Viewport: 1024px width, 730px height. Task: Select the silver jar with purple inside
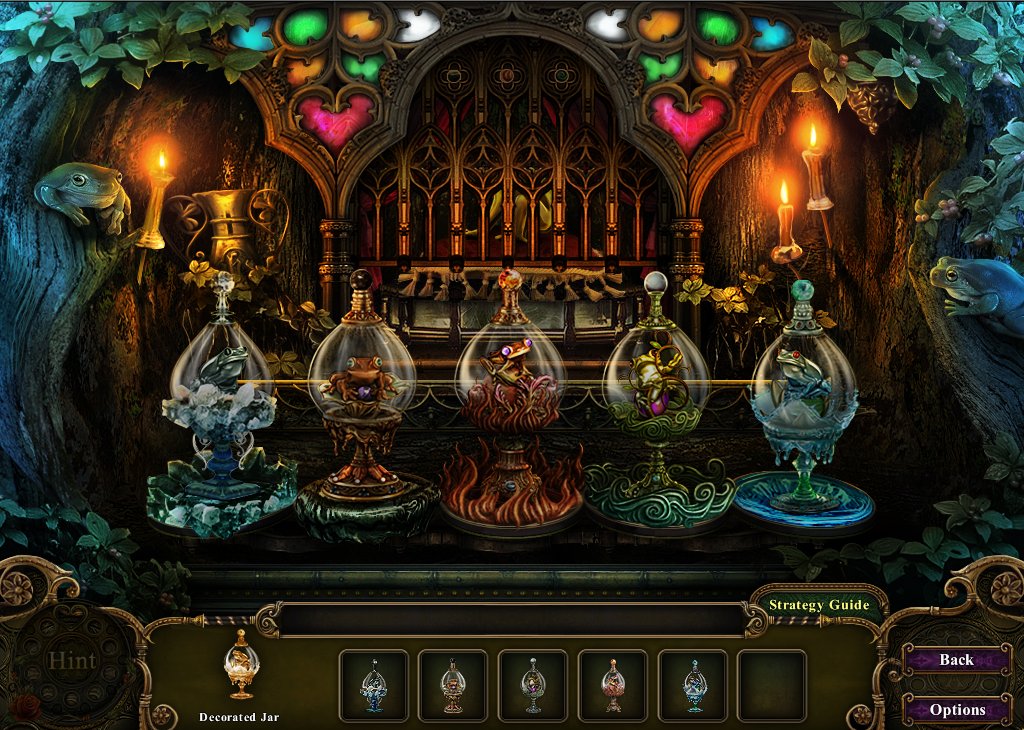point(533,685)
